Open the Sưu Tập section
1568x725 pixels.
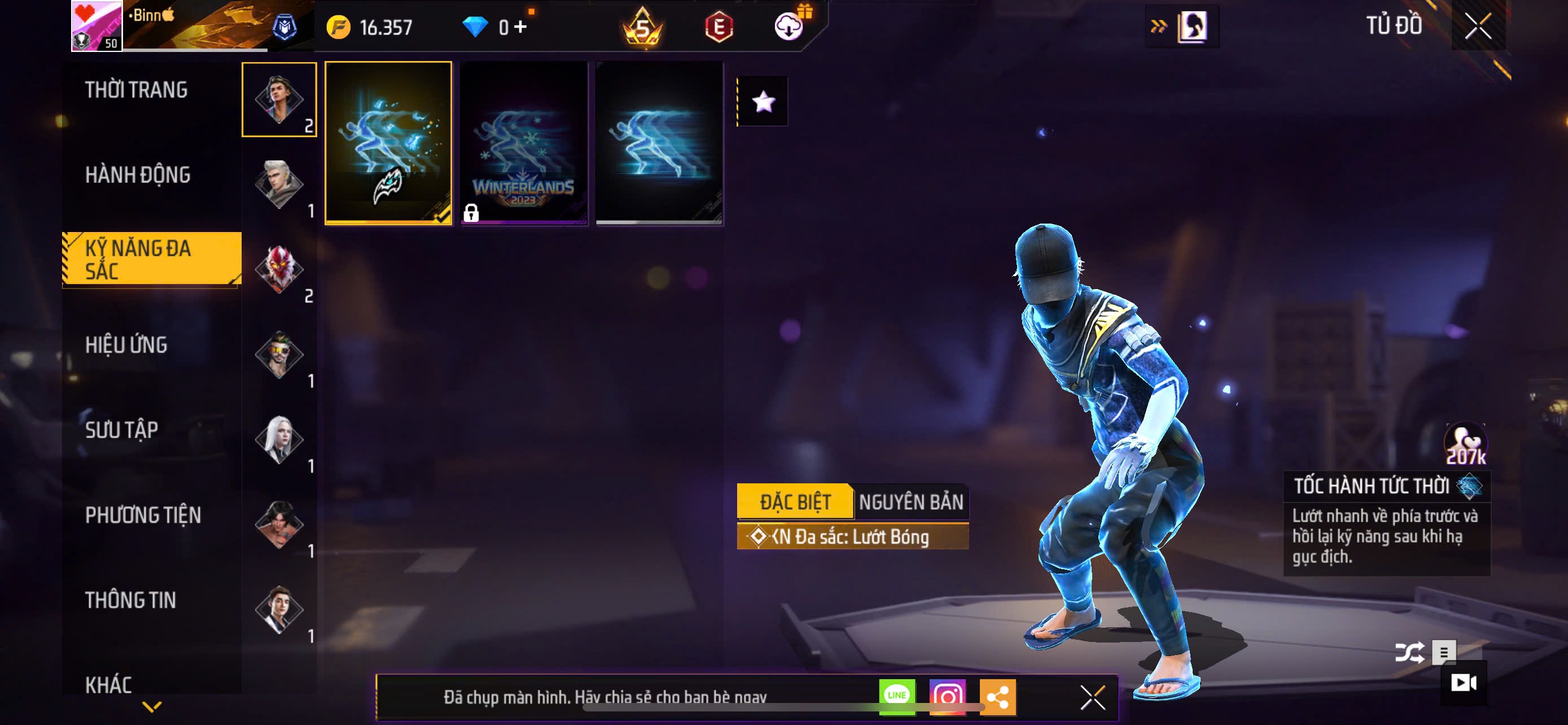click(x=122, y=430)
